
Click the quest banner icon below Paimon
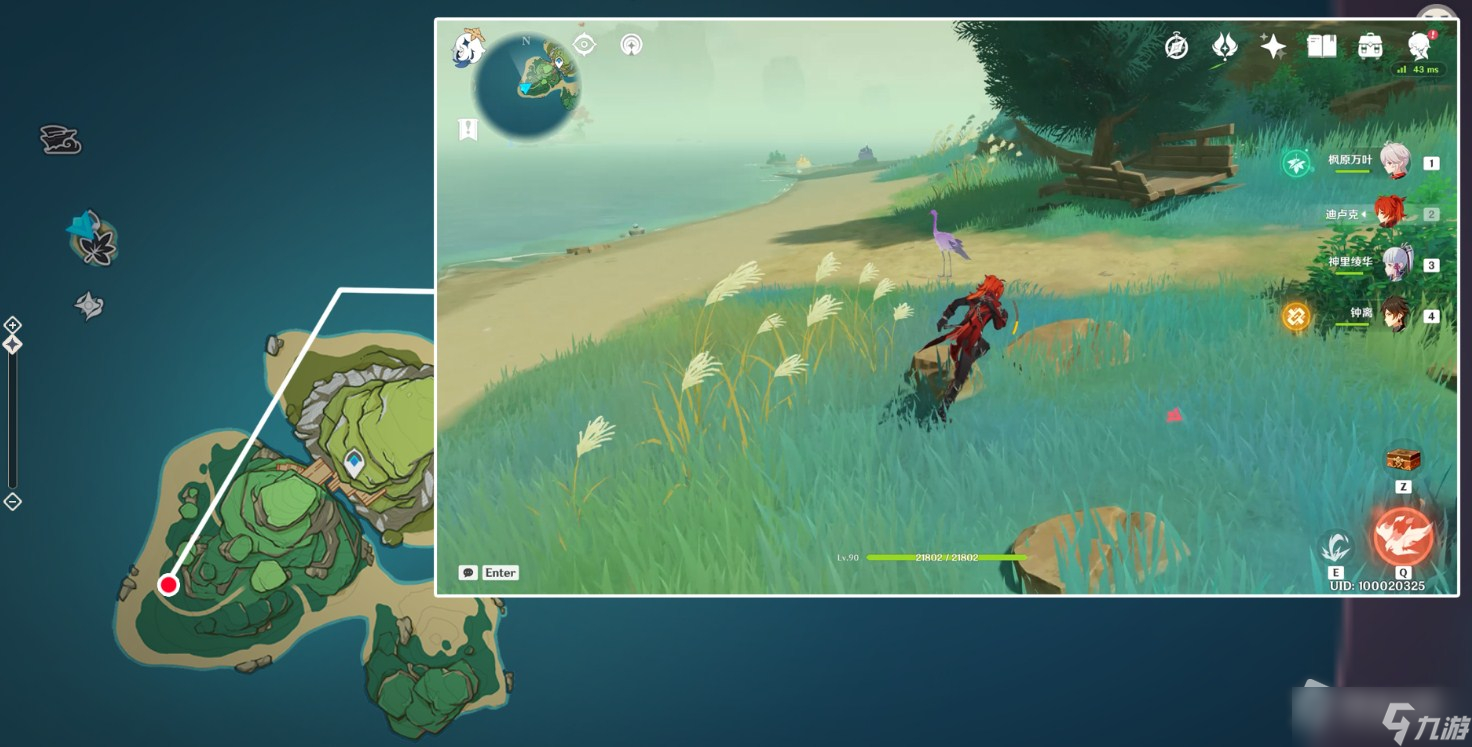[x=468, y=129]
